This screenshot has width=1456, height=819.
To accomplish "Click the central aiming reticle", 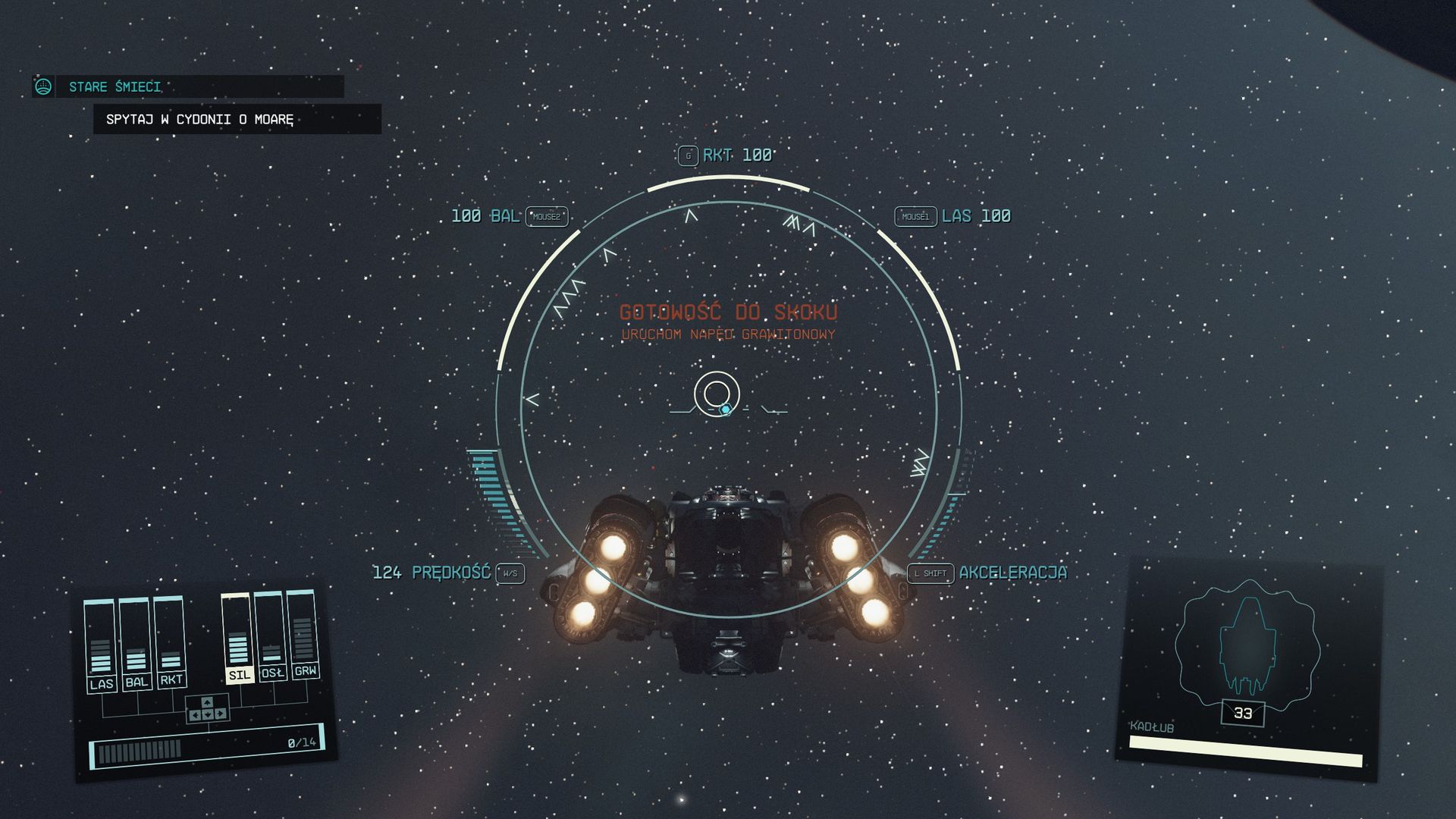I will click(717, 394).
